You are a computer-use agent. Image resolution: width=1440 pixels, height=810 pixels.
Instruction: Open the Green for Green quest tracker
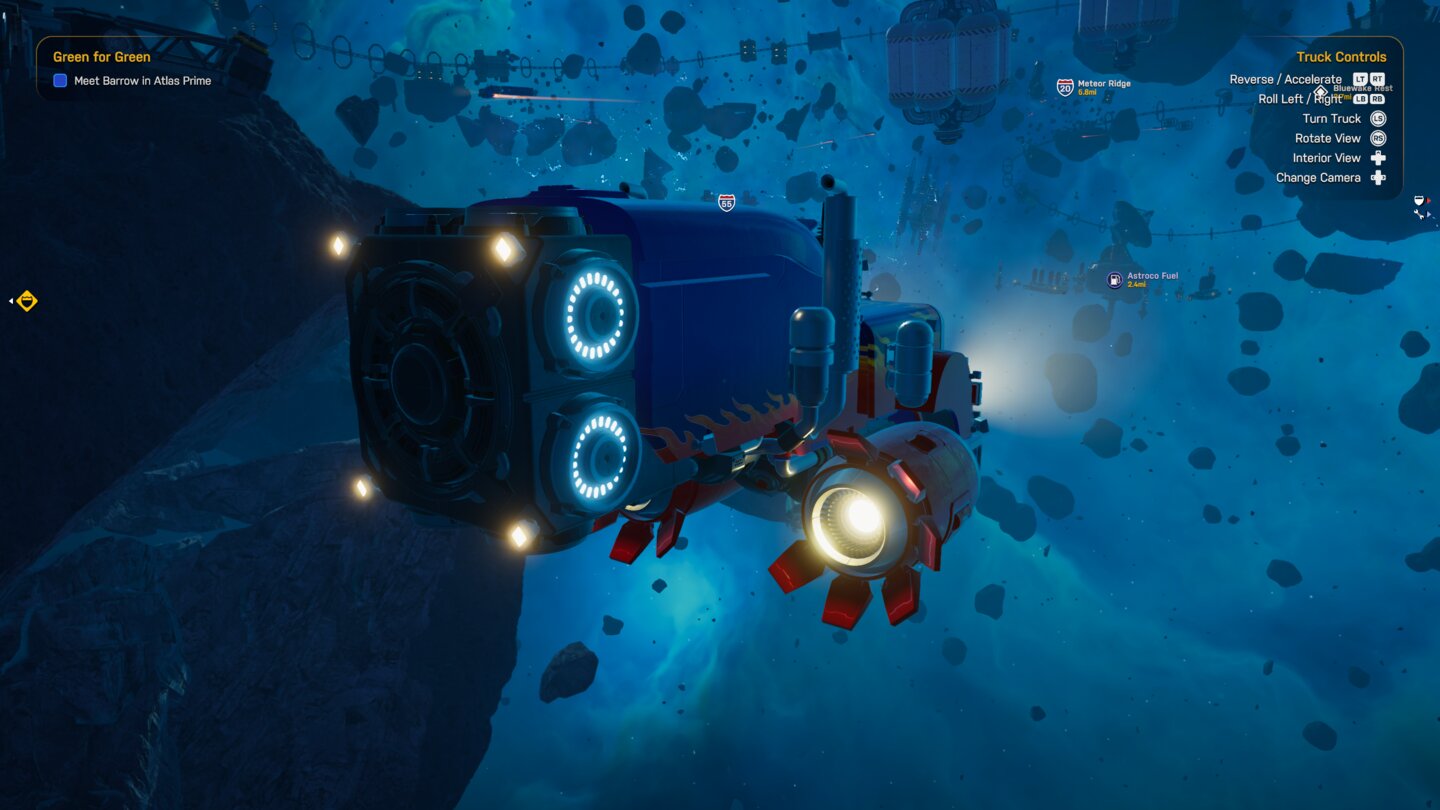[x=101, y=57]
